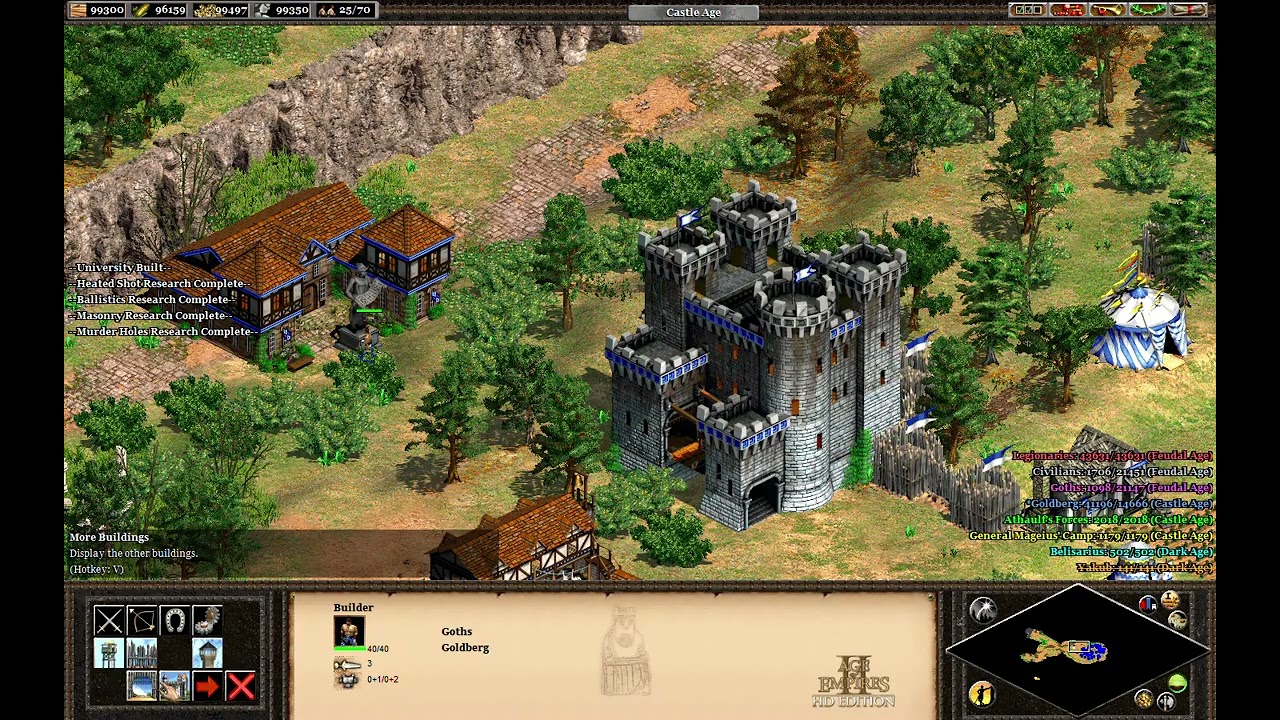Choose the Watch Tower build icon
Screen dimensions: 1280x720
coord(207,654)
